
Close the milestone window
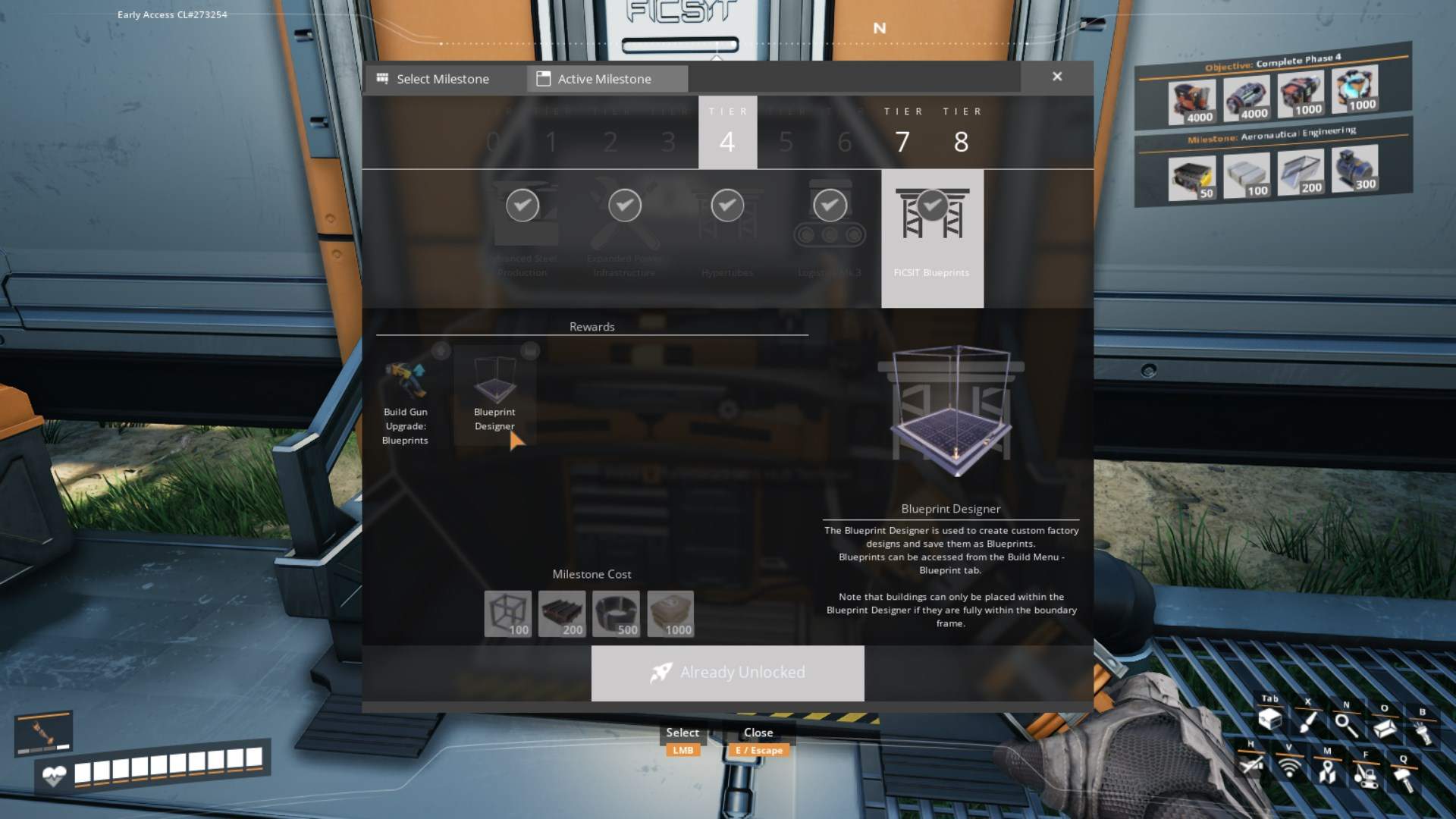point(1057,77)
